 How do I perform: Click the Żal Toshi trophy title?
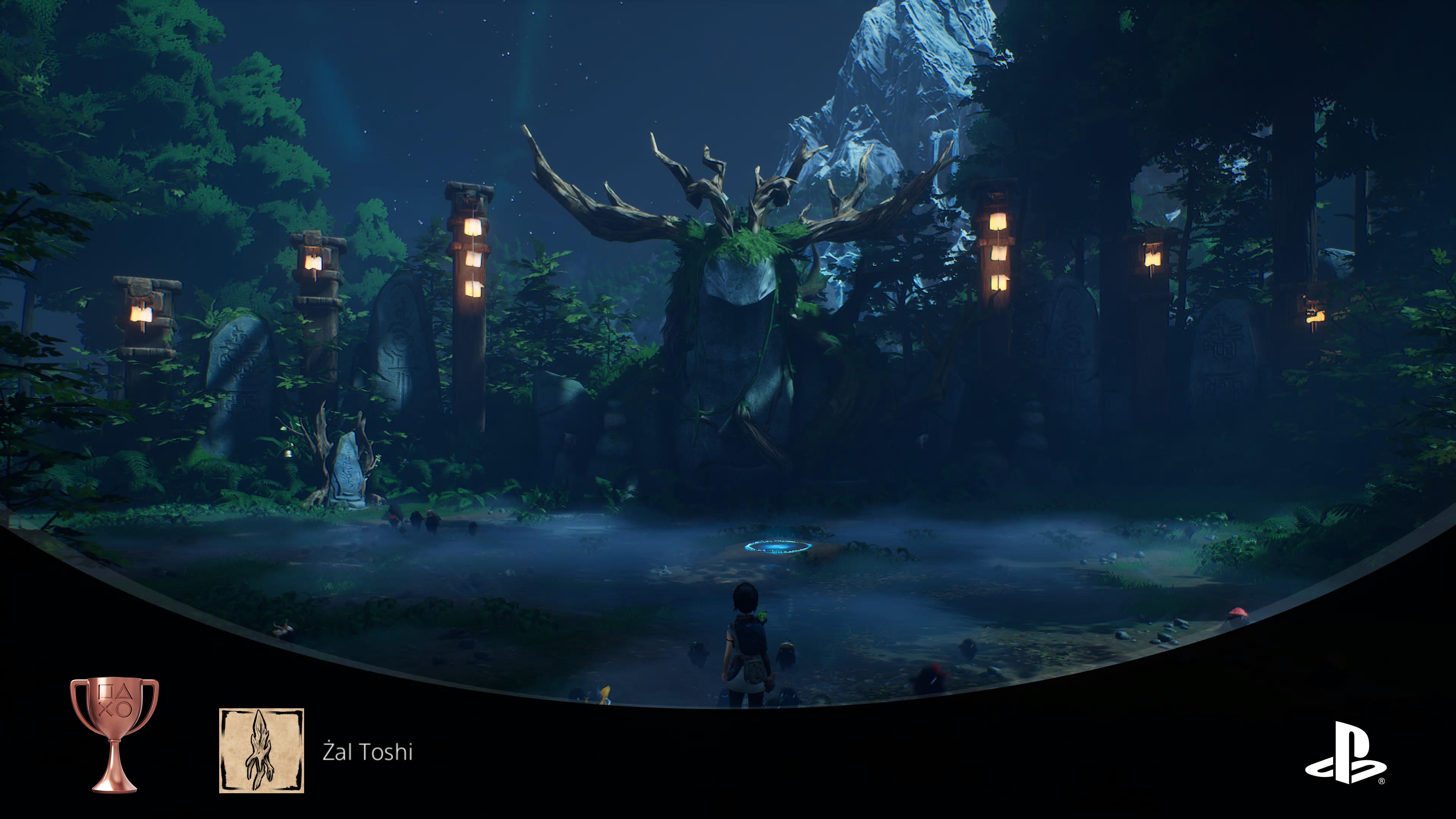pyautogui.click(x=367, y=752)
